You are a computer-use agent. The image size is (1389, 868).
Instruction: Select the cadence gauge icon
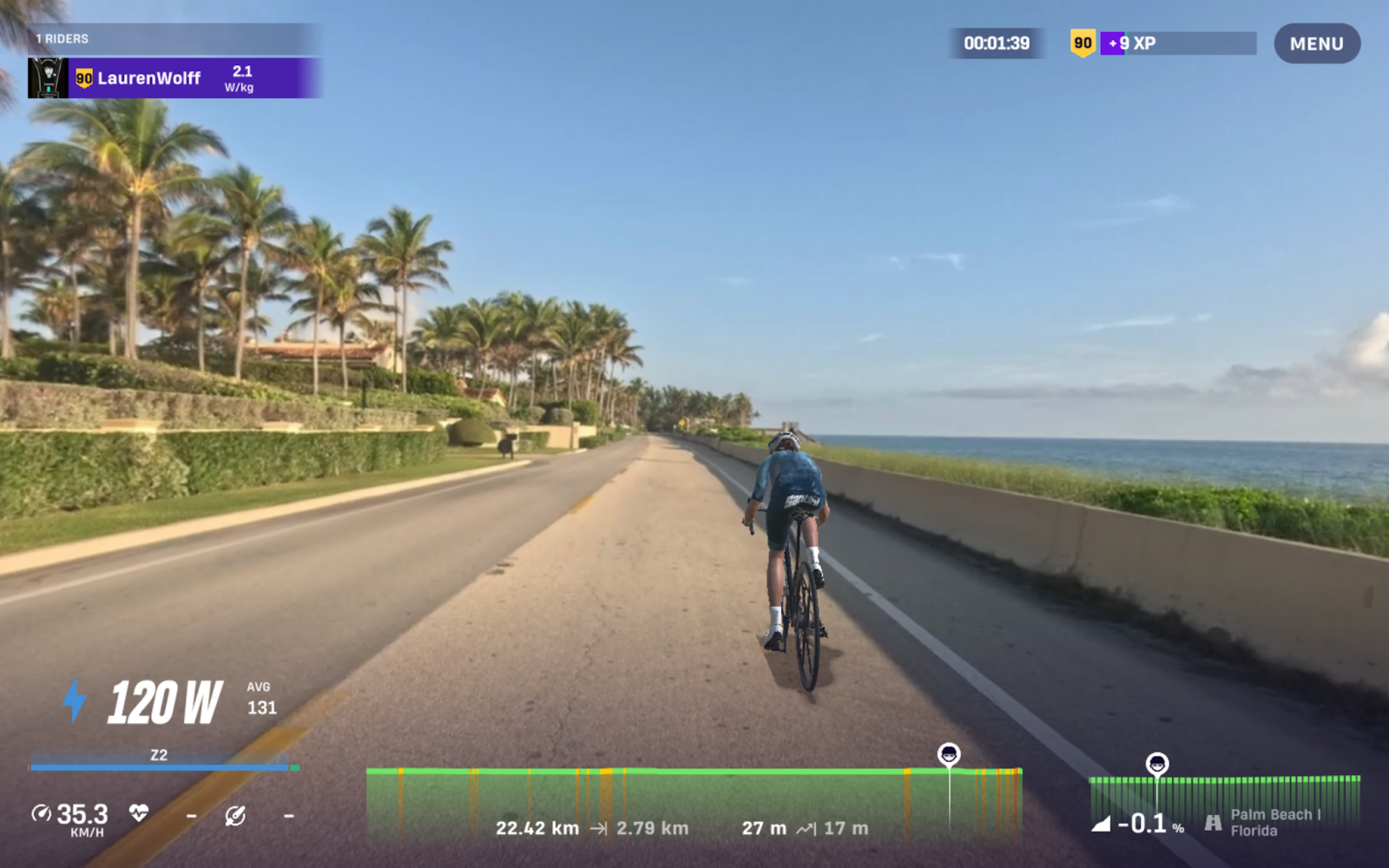click(x=234, y=818)
